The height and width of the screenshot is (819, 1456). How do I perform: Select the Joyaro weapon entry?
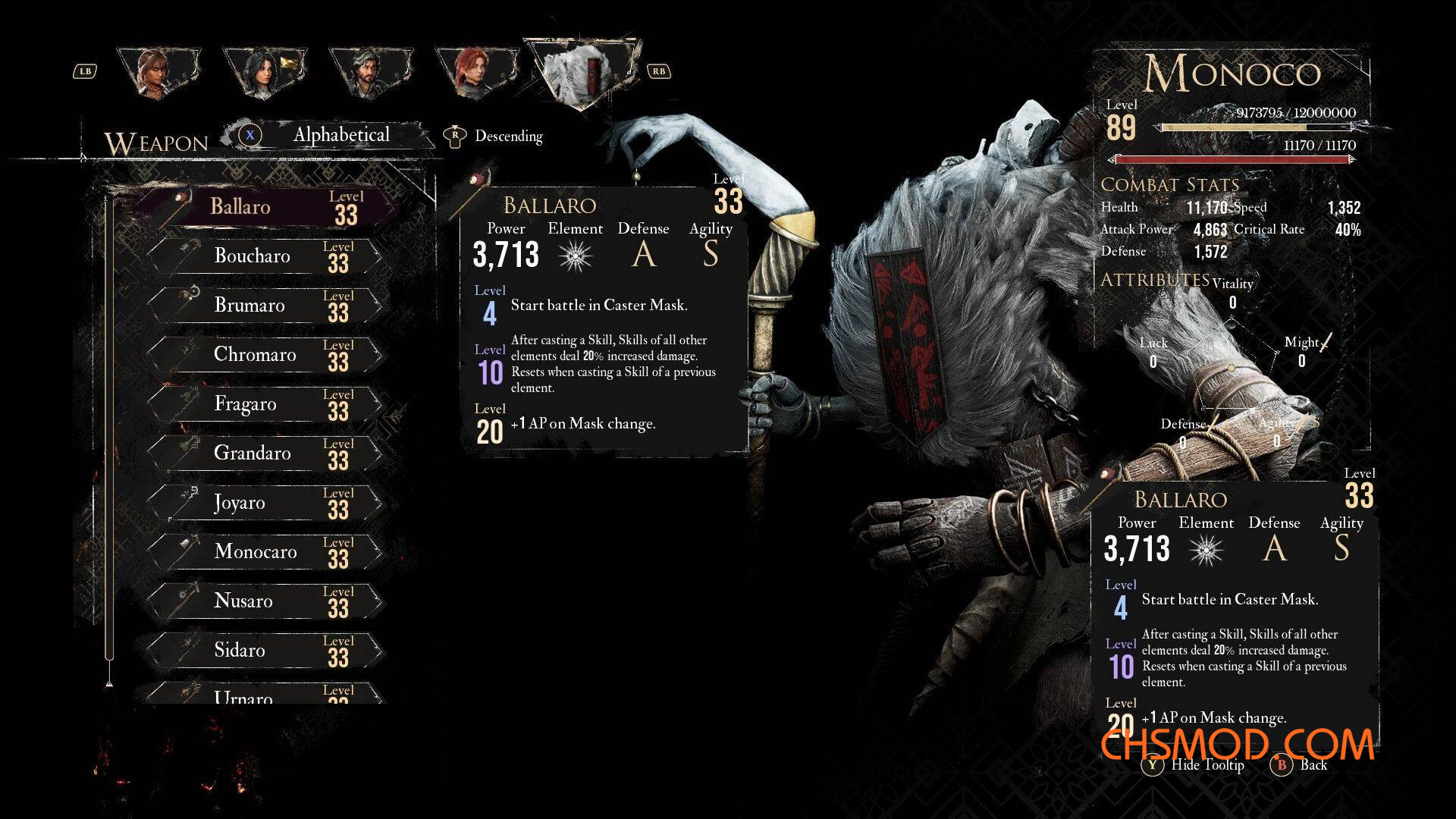point(265,503)
